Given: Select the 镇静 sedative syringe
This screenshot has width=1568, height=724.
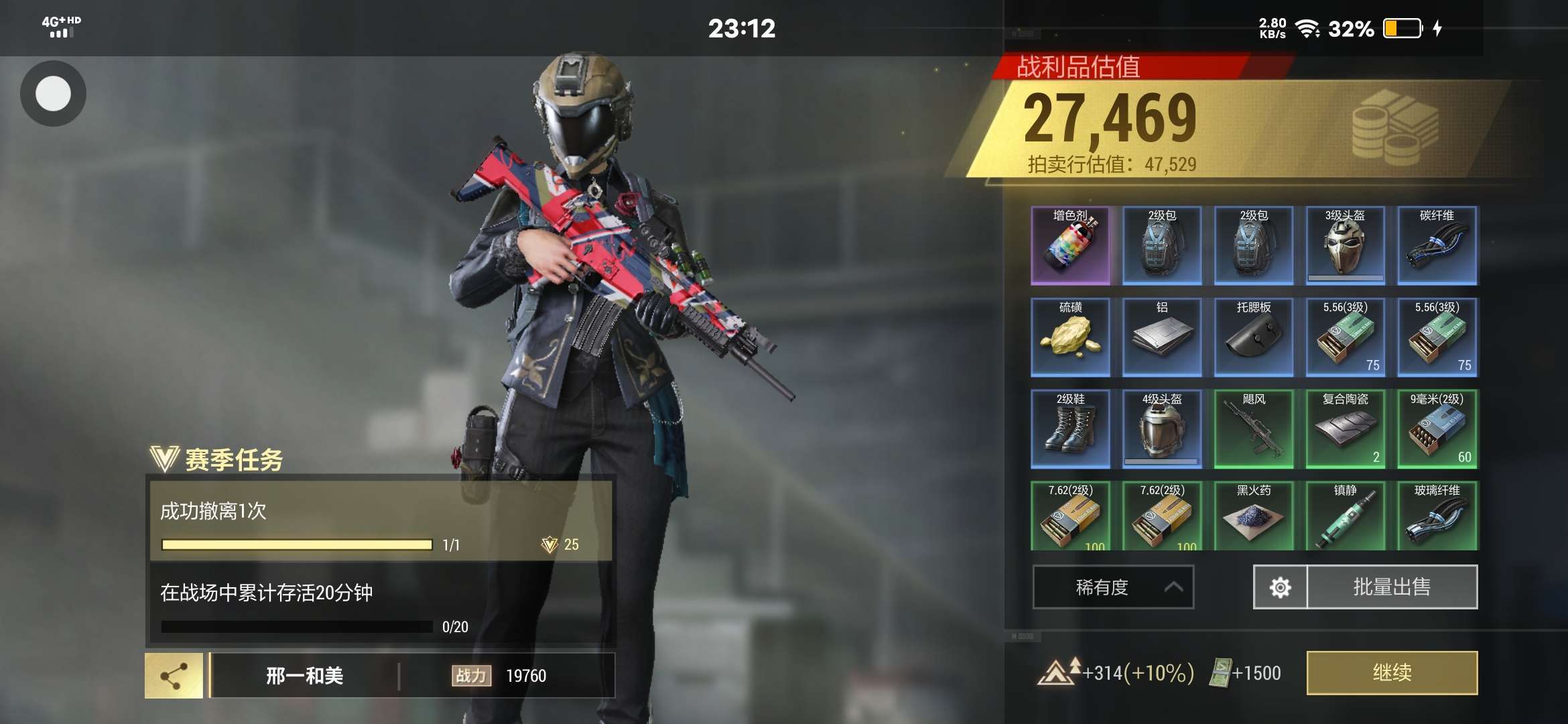Looking at the screenshot, I should pos(1345,516).
